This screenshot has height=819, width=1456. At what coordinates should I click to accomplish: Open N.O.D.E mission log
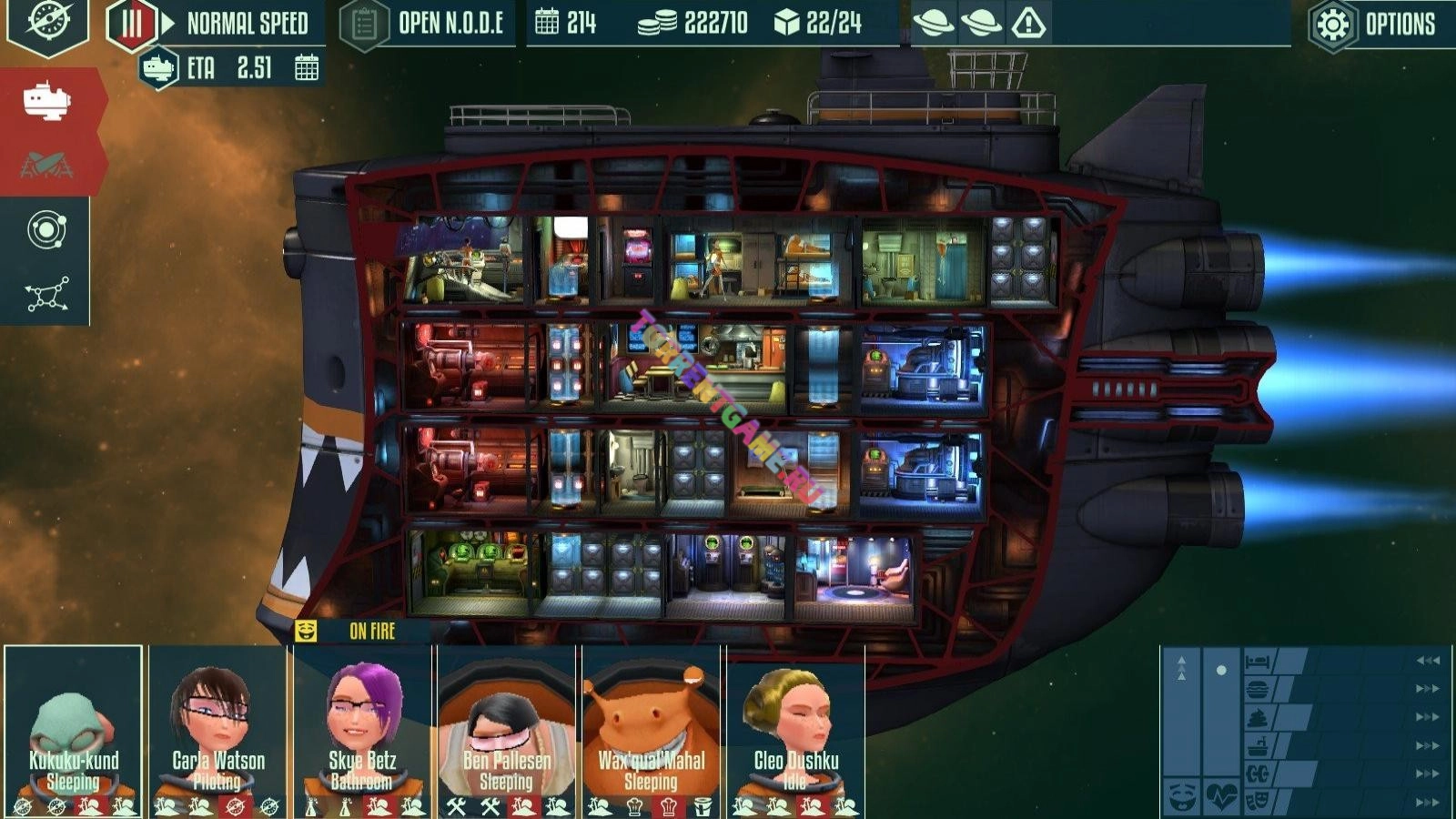click(x=426, y=25)
